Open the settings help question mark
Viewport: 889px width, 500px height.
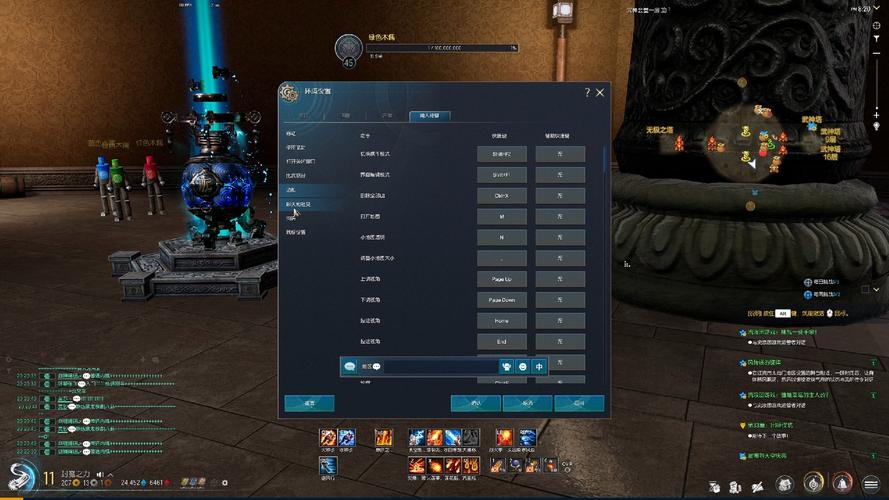point(587,92)
